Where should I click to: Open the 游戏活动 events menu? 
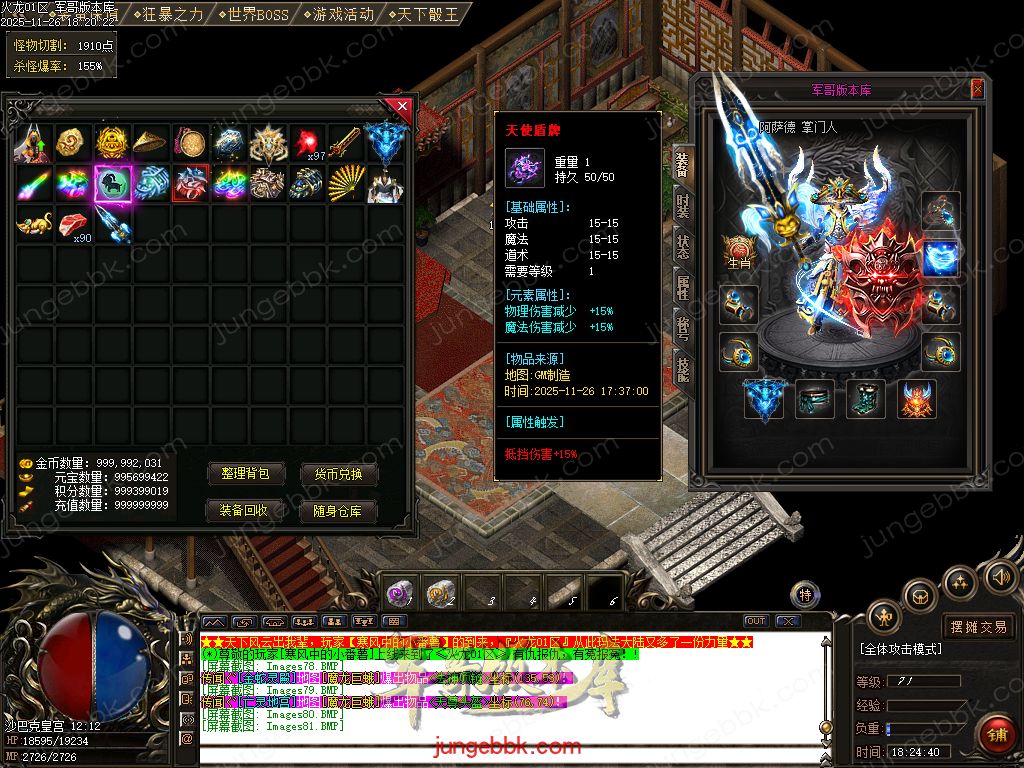click(x=341, y=14)
